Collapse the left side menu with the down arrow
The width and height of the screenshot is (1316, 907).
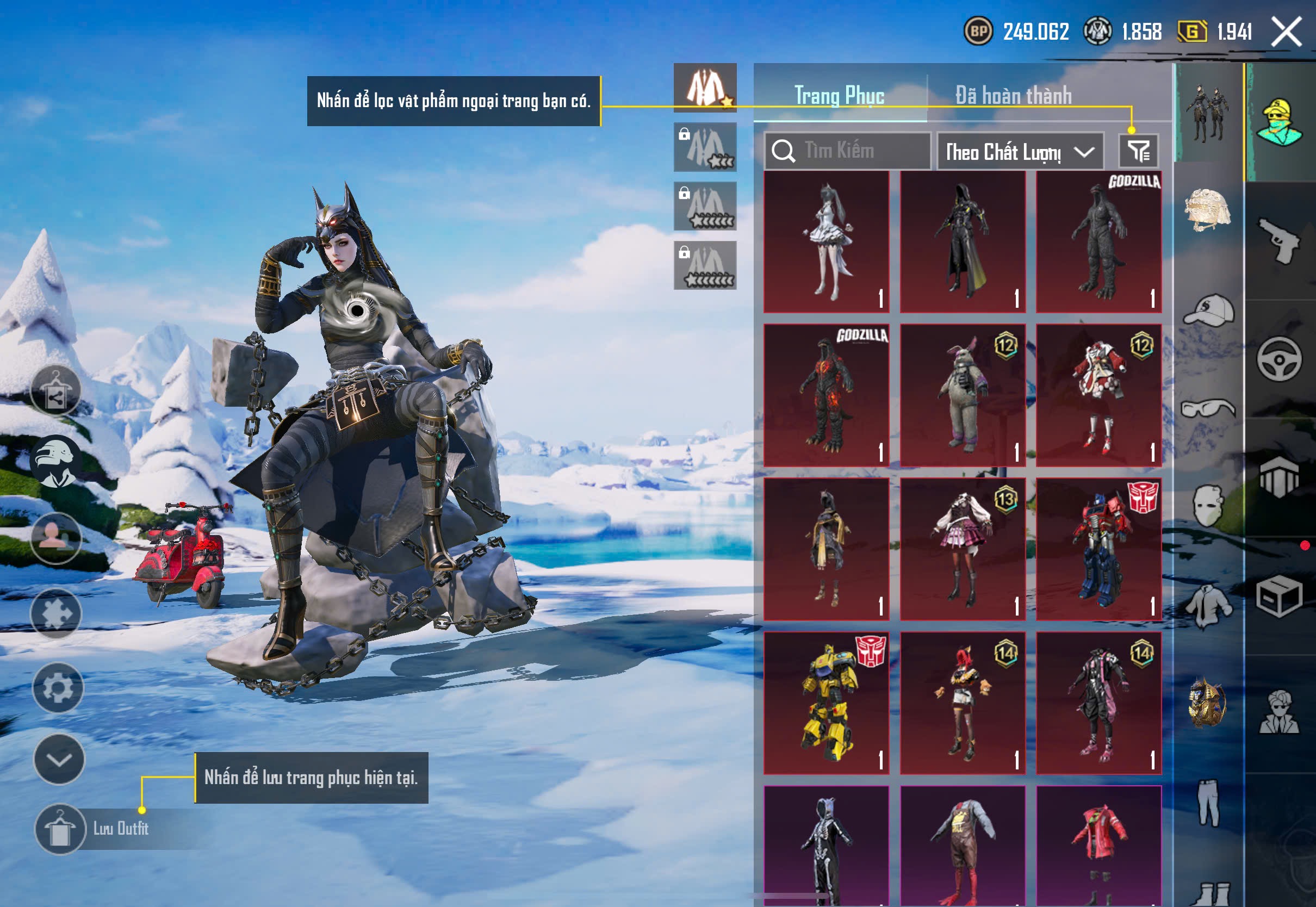tap(59, 759)
